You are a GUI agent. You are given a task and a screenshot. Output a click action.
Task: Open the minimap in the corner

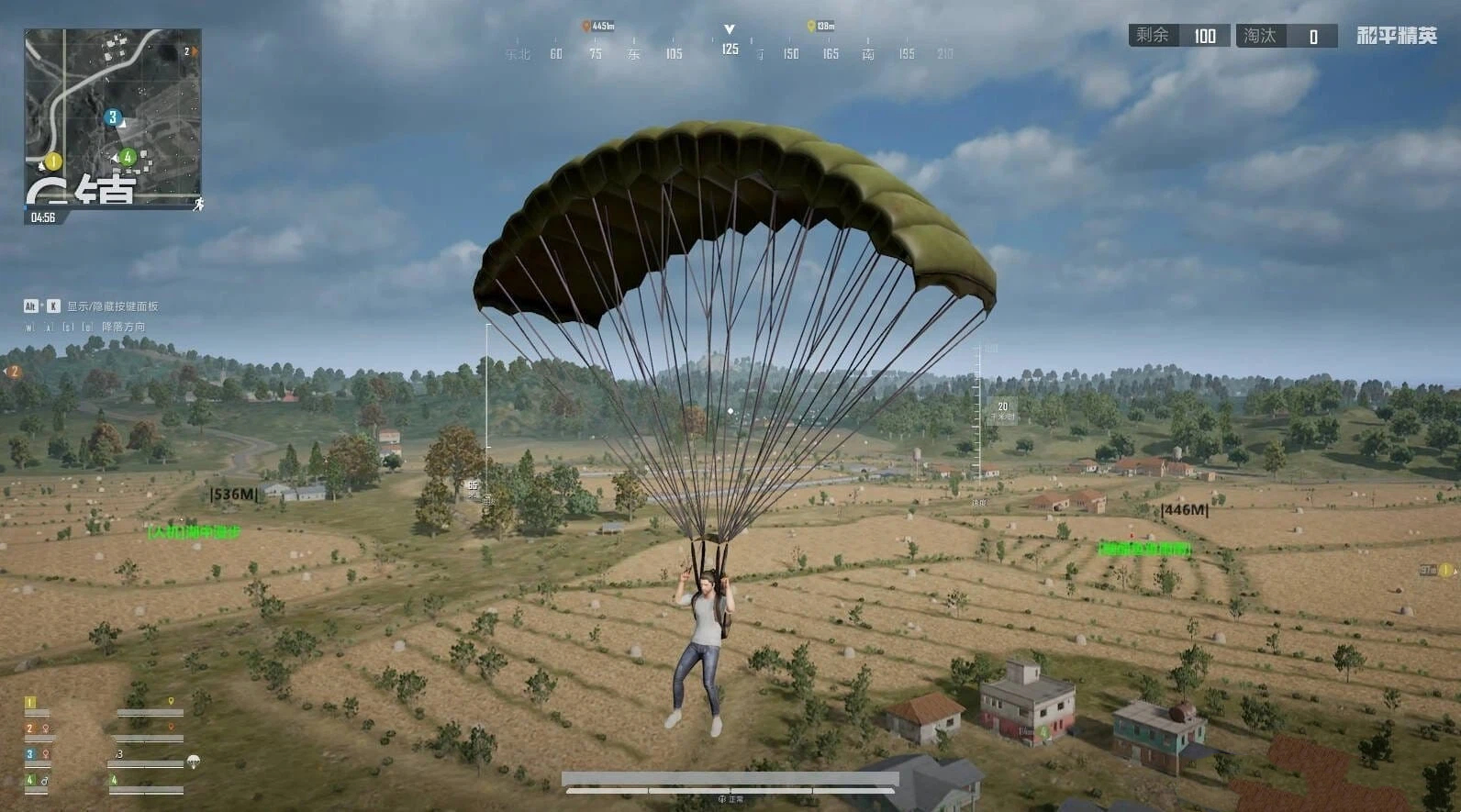point(112,116)
